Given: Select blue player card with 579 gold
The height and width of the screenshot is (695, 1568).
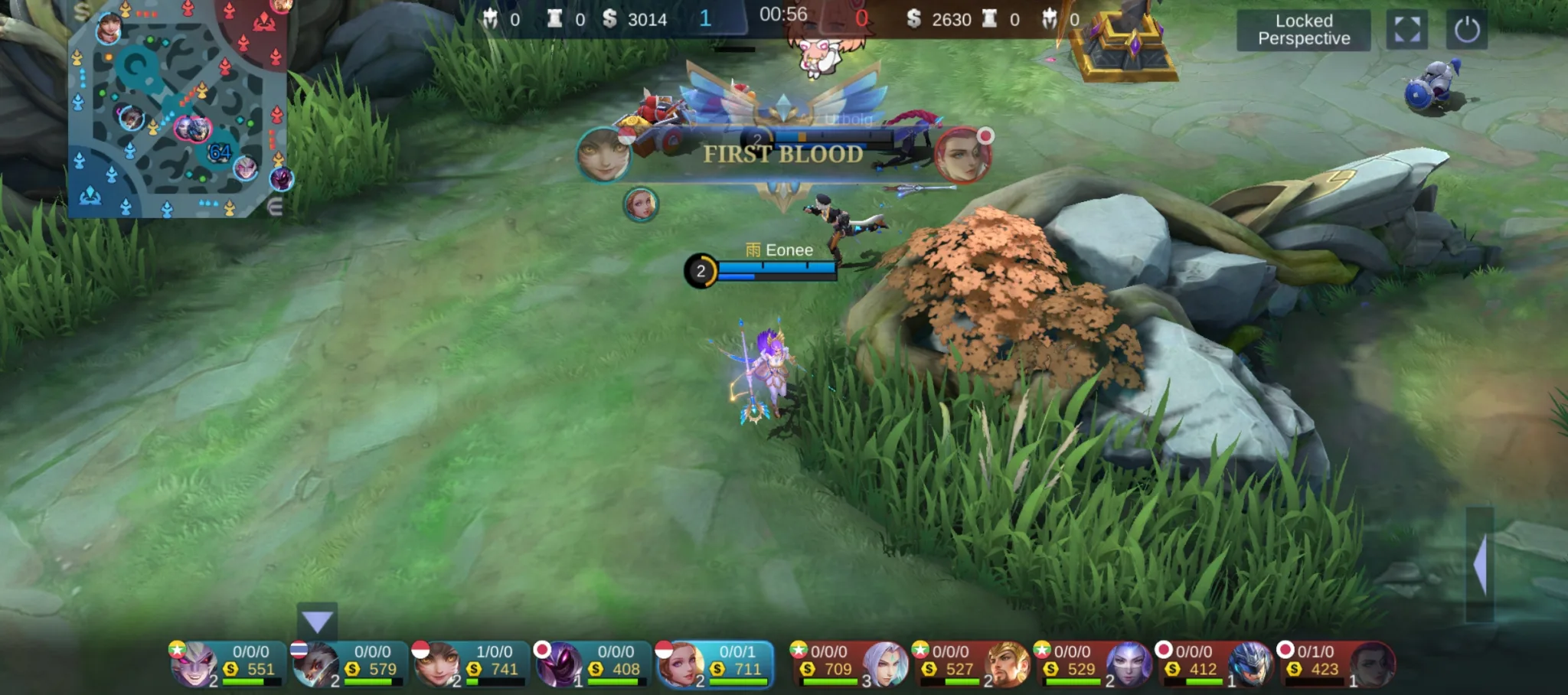Looking at the screenshot, I should tap(348, 664).
